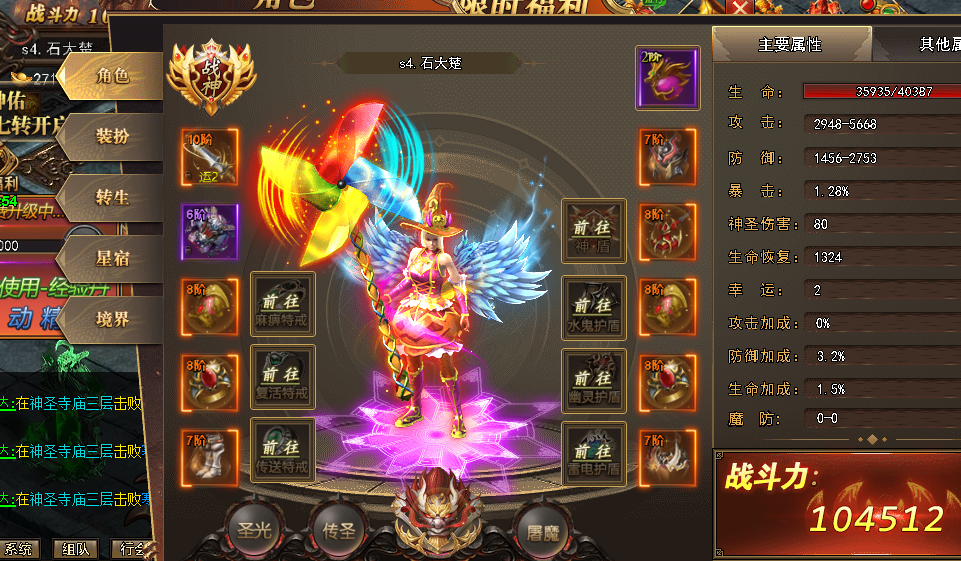The height and width of the screenshot is (561, 961).
Task: Open the 战神 title badge
Action: (210, 76)
